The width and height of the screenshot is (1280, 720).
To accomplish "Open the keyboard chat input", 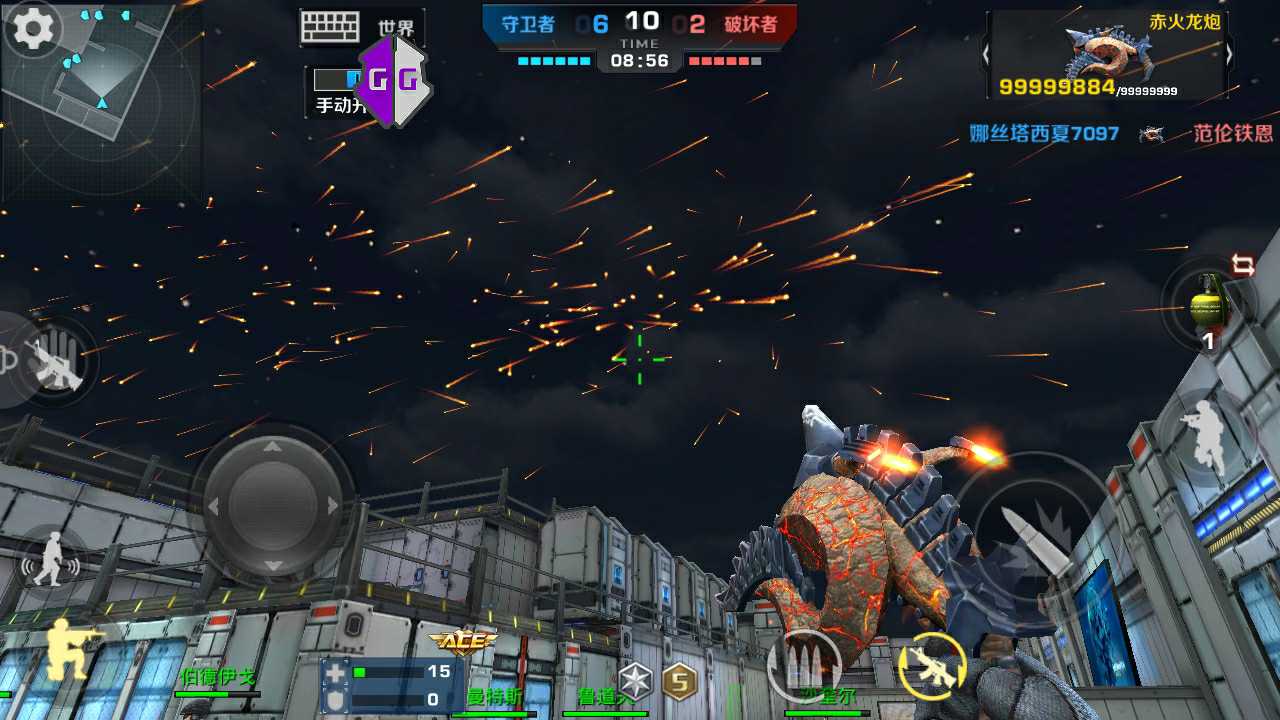I will point(329,27).
